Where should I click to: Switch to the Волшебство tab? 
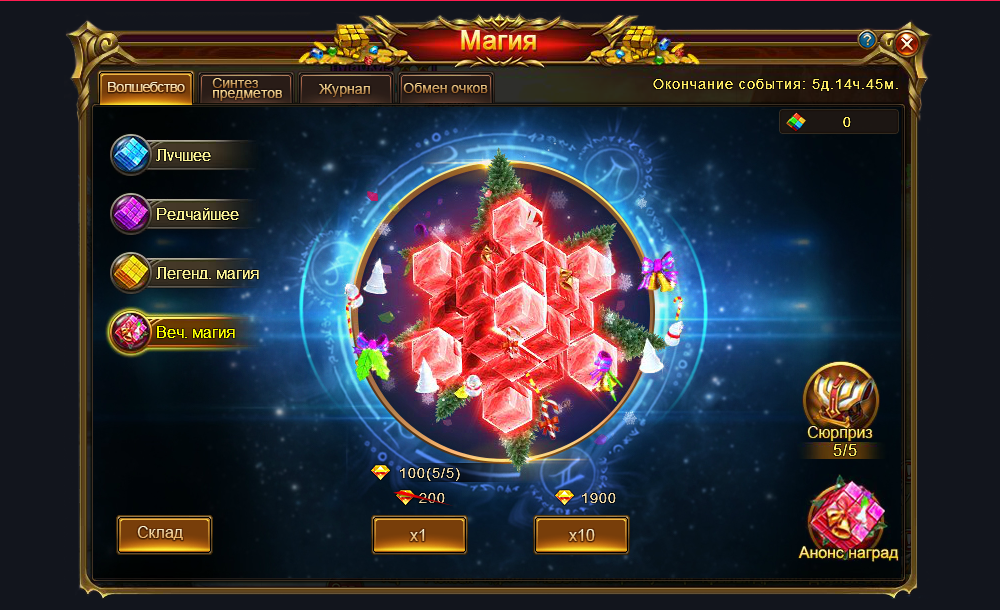point(145,88)
